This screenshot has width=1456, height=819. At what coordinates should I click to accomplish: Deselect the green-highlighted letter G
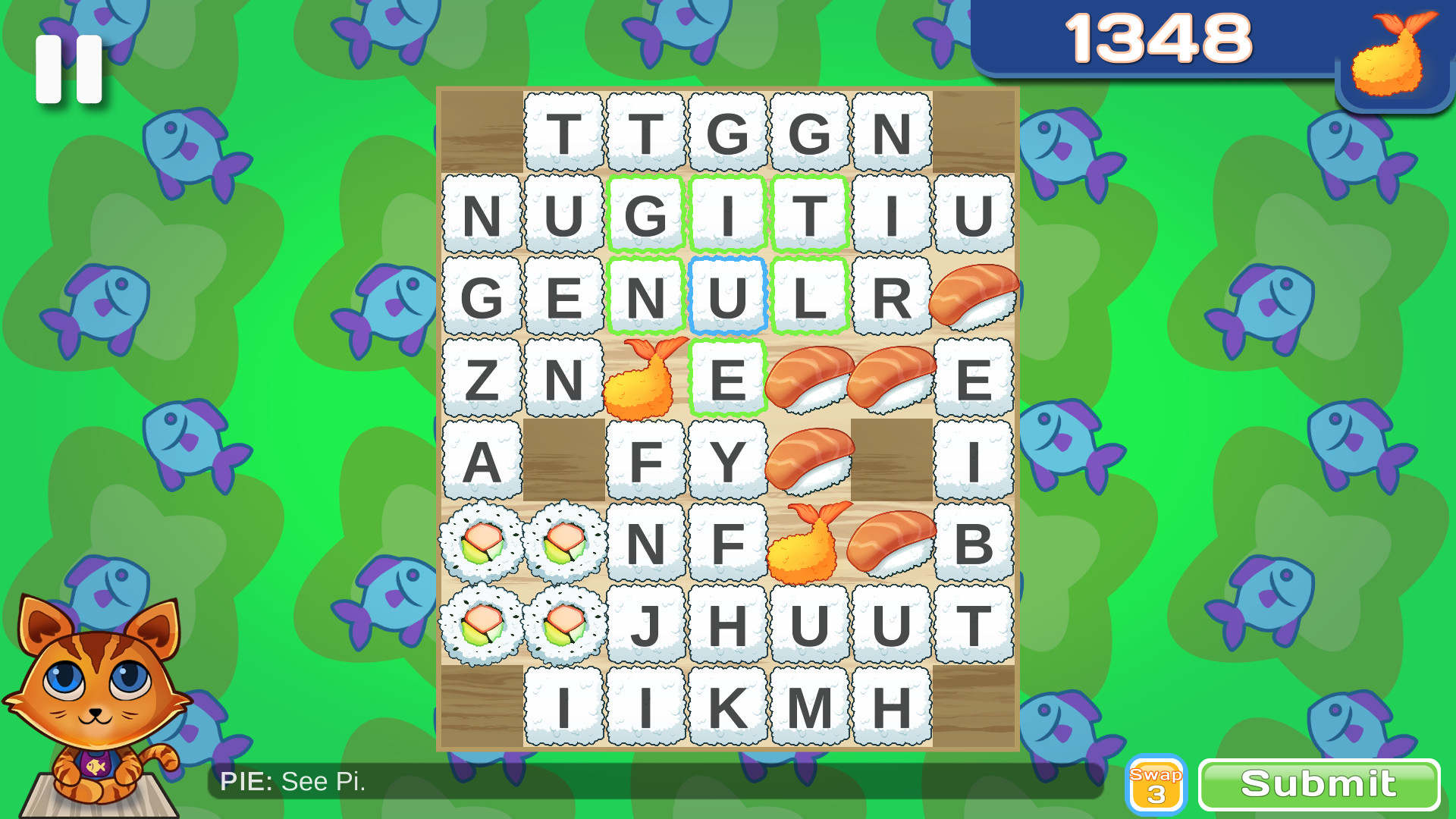click(645, 214)
